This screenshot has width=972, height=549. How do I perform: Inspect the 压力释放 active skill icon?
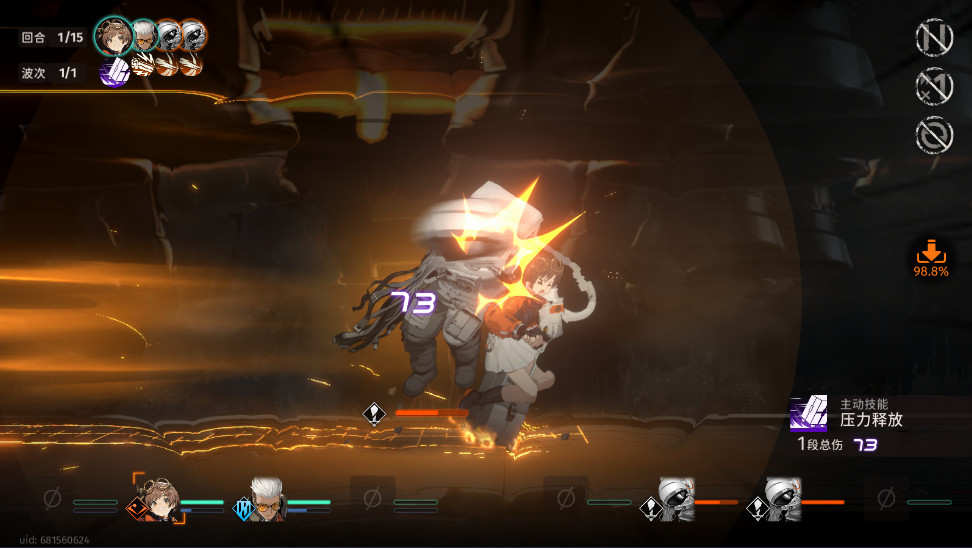click(x=808, y=413)
